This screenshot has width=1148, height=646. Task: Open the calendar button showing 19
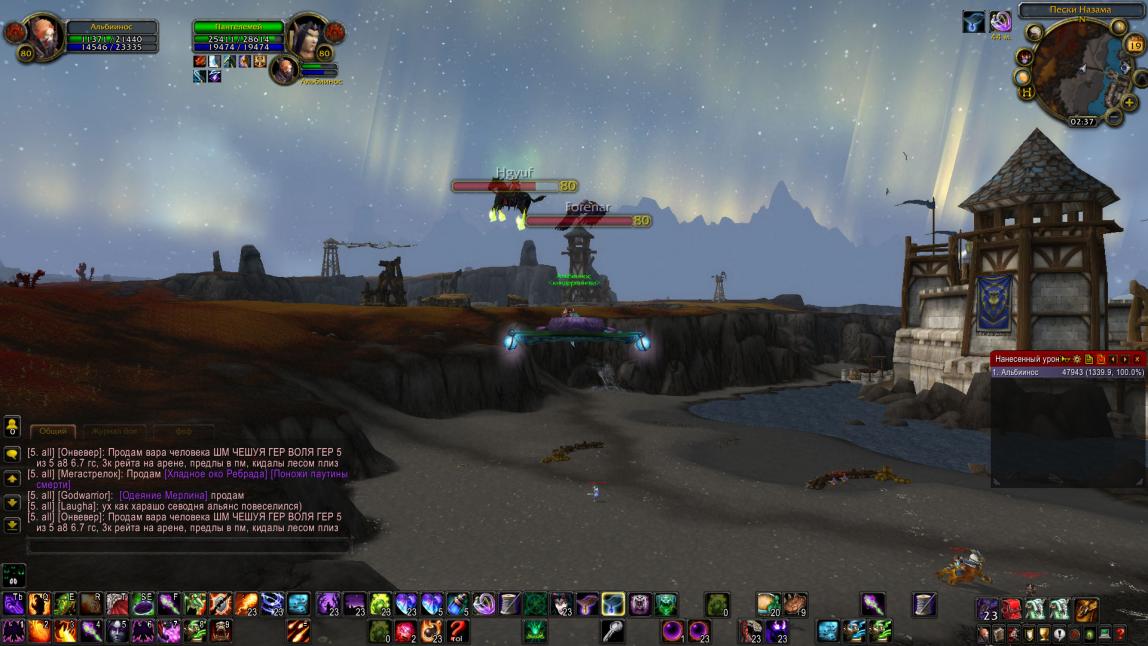[1136, 44]
